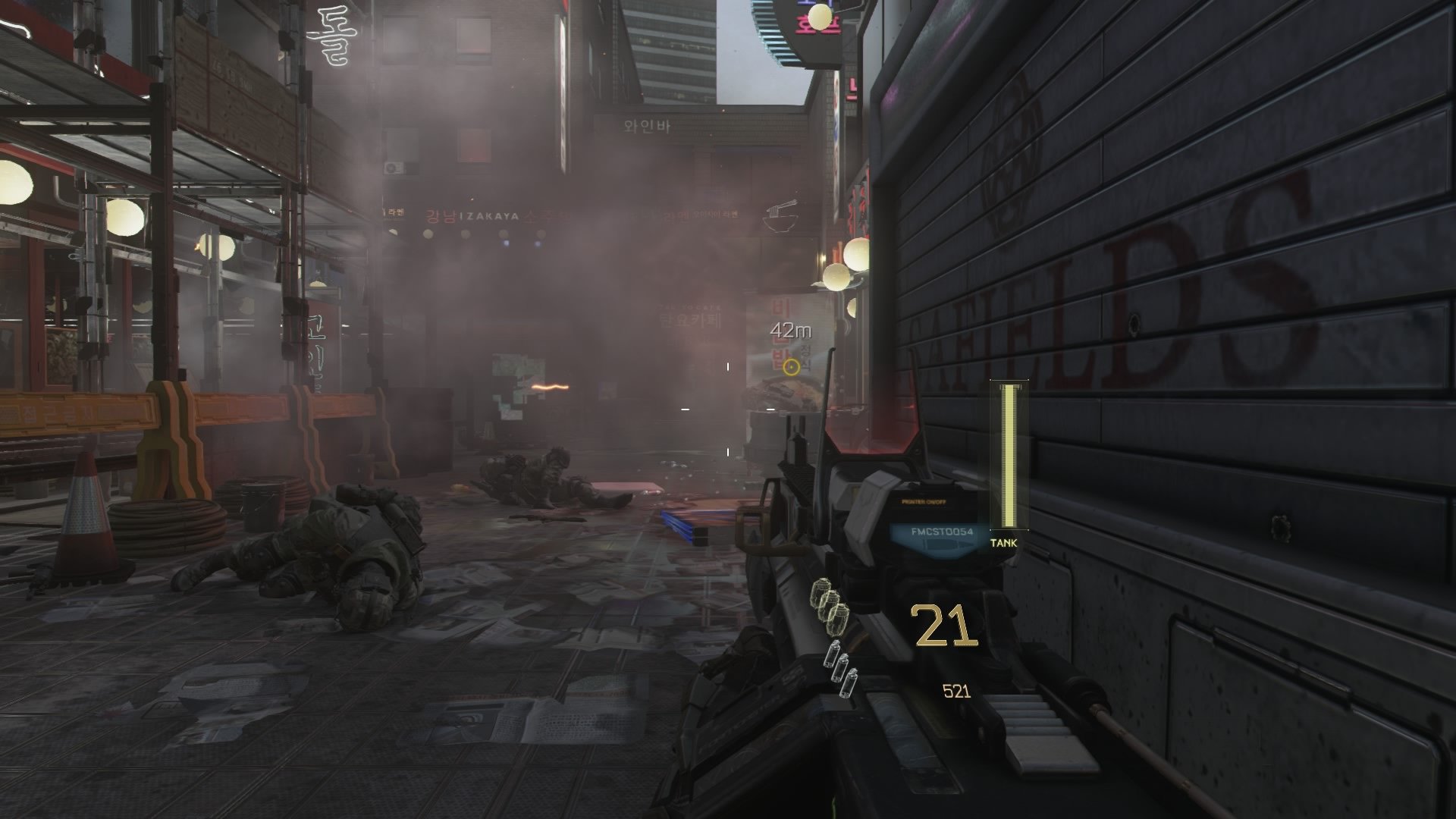1456x819 pixels.
Task: Click the middle frag grenade icon
Action: tap(830, 604)
